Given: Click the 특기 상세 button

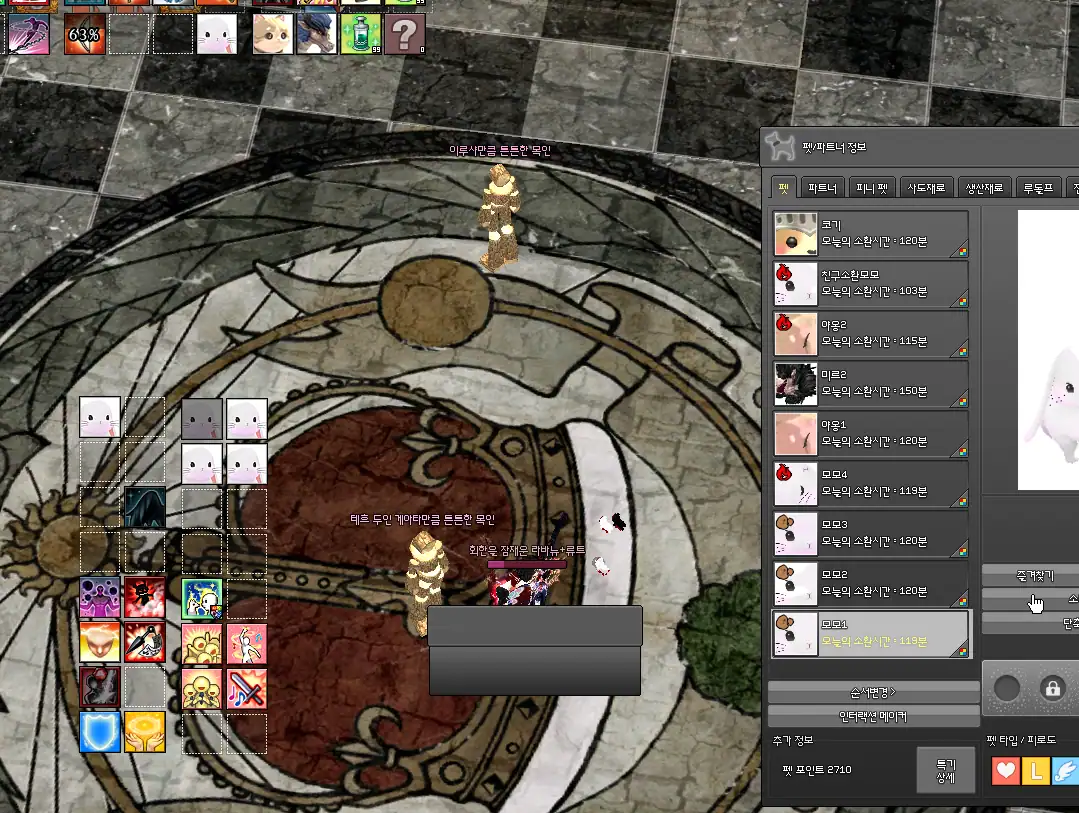Looking at the screenshot, I should [945, 770].
